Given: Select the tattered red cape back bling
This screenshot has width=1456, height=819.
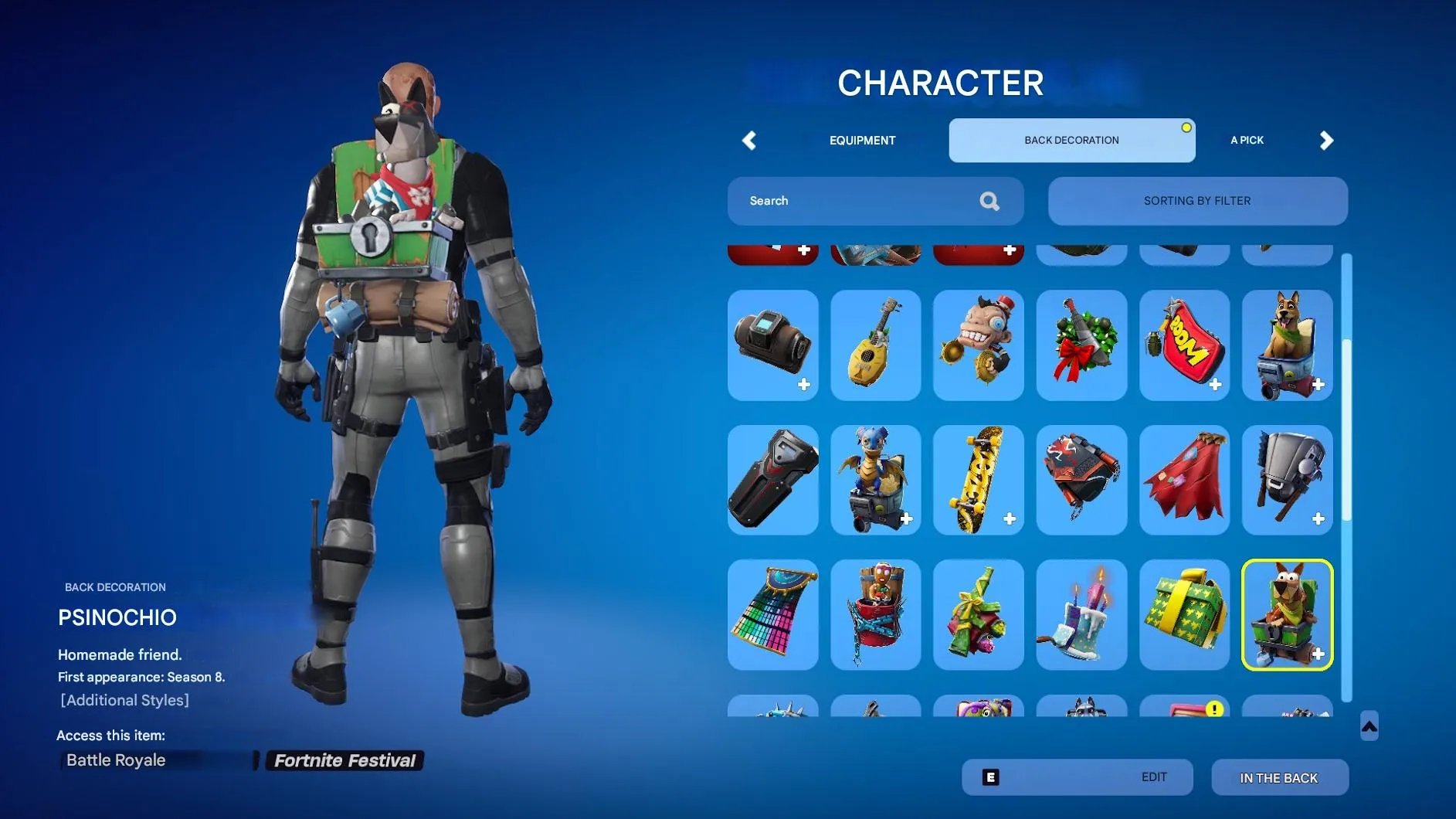Looking at the screenshot, I should click(x=1185, y=480).
